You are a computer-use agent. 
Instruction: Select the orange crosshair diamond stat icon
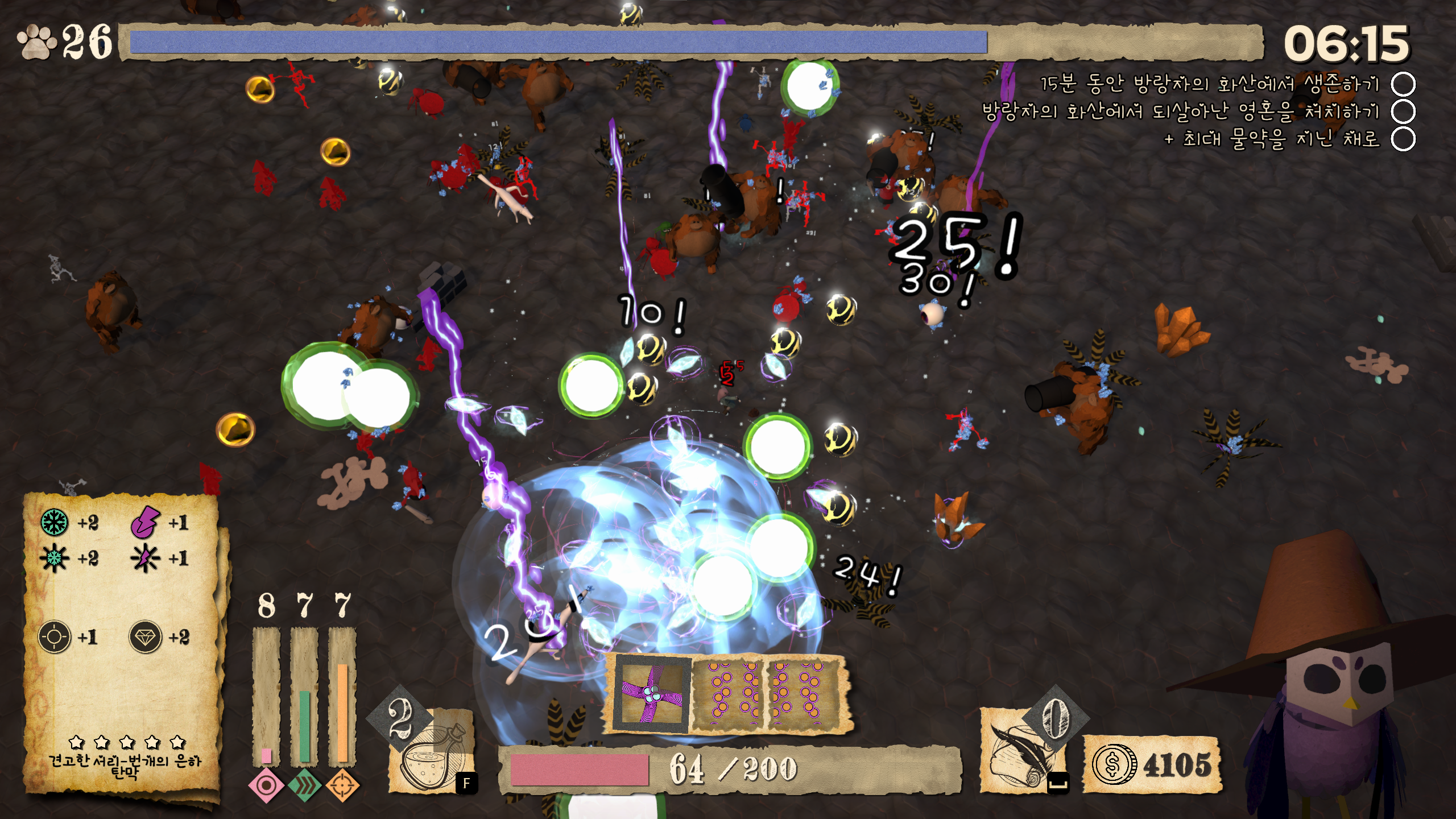342,786
